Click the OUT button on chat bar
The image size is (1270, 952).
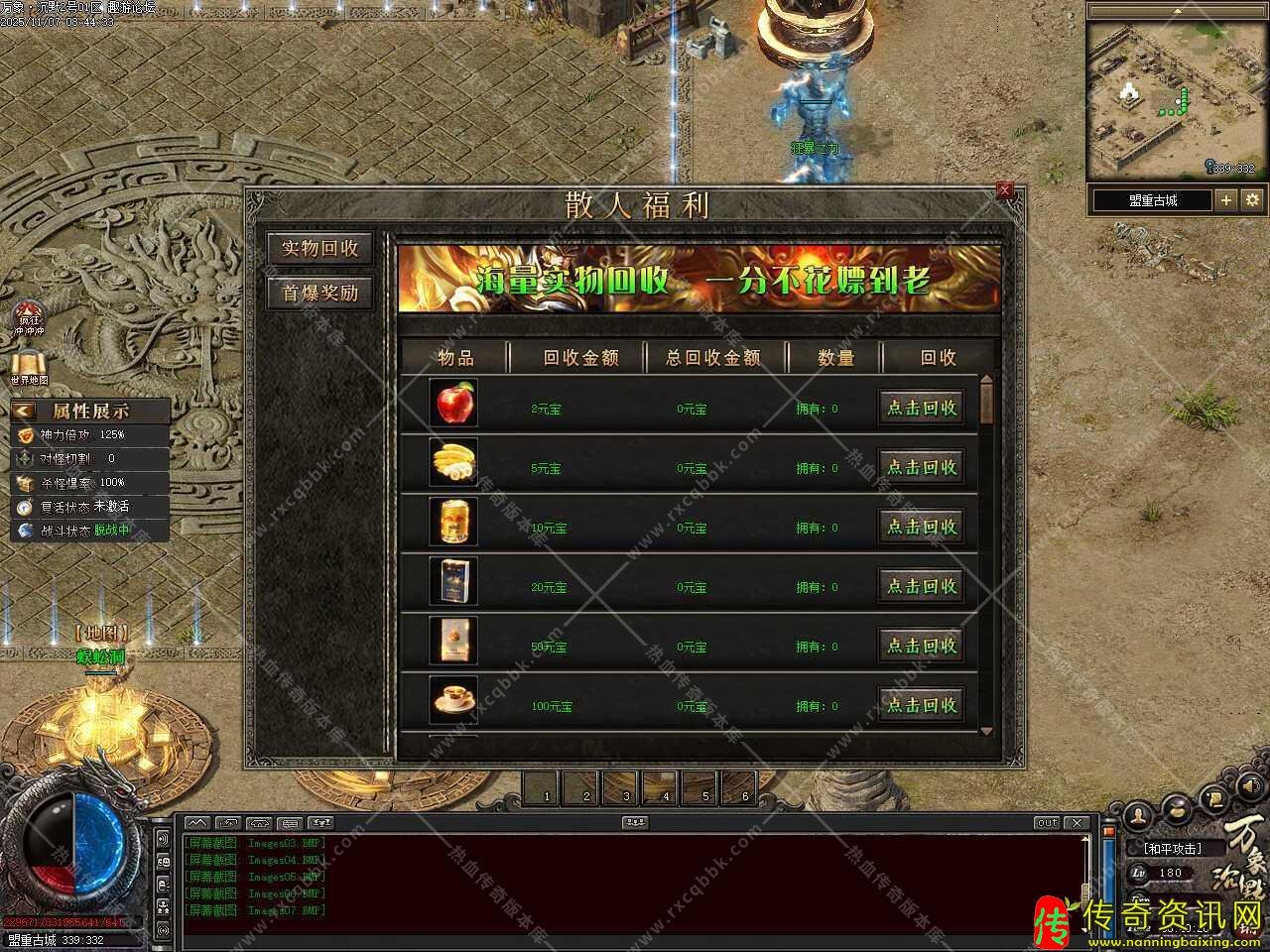point(1048,823)
